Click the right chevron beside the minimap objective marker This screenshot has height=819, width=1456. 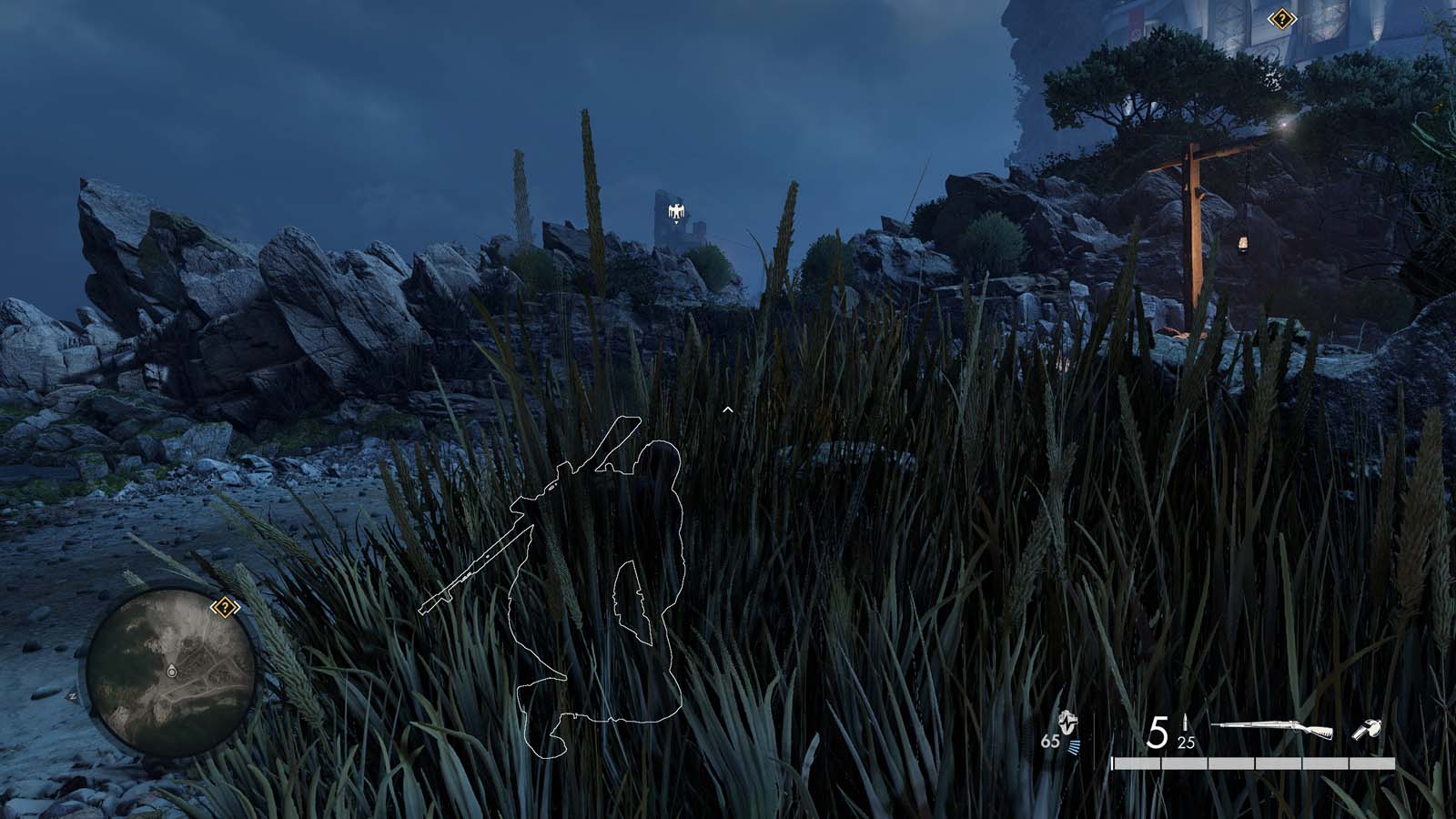(x=237, y=607)
